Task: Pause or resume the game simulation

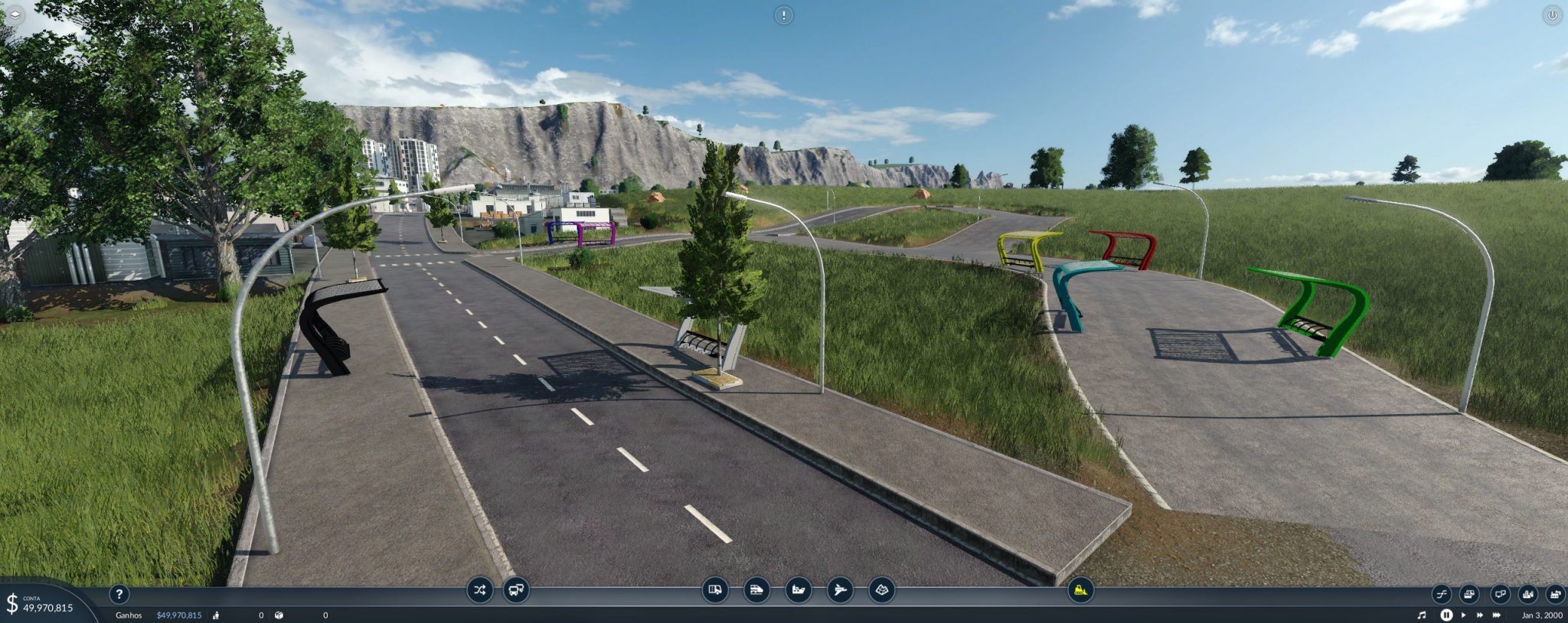Action: point(1447,615)
